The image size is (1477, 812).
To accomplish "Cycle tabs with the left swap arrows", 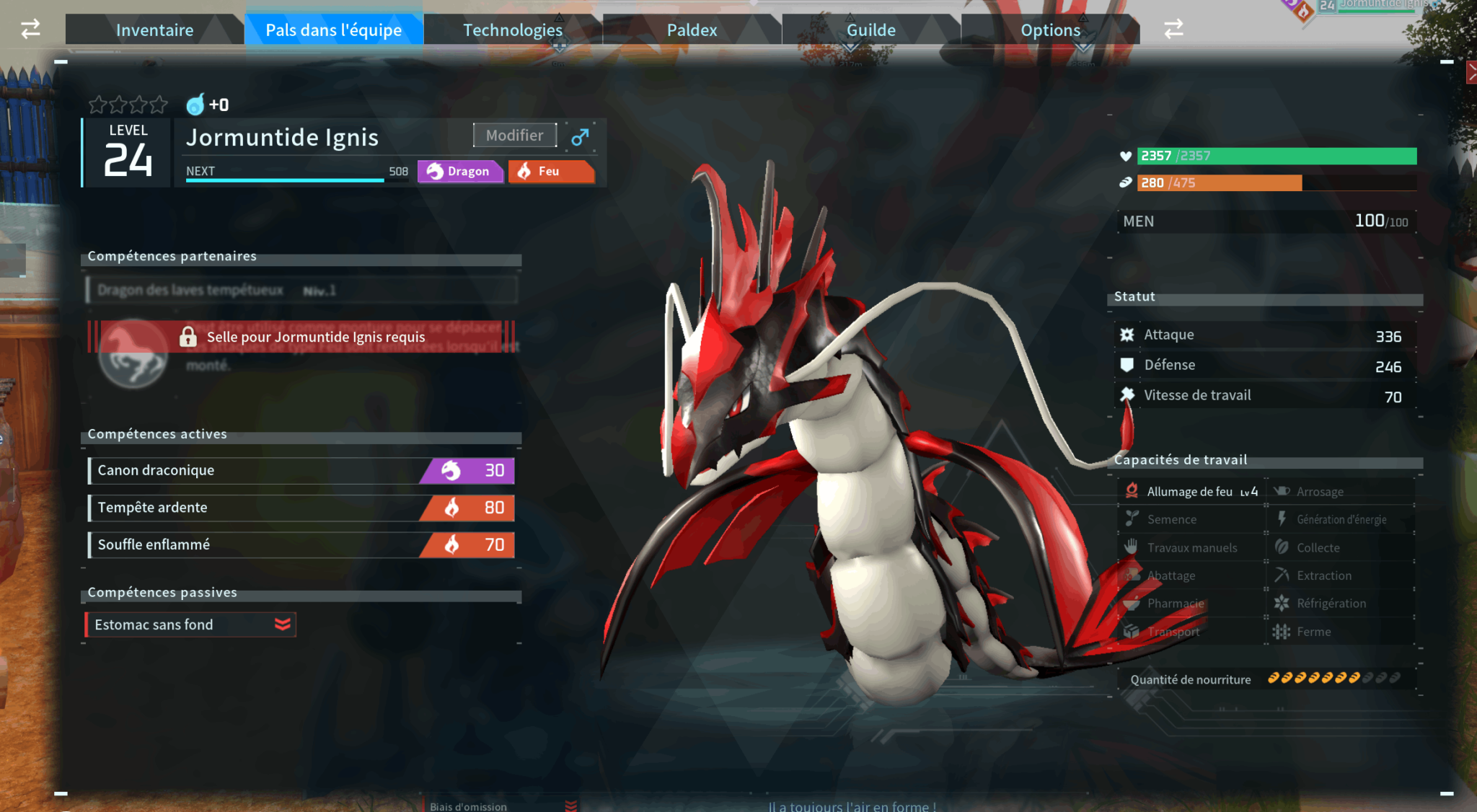I will (x=30, y=30).
